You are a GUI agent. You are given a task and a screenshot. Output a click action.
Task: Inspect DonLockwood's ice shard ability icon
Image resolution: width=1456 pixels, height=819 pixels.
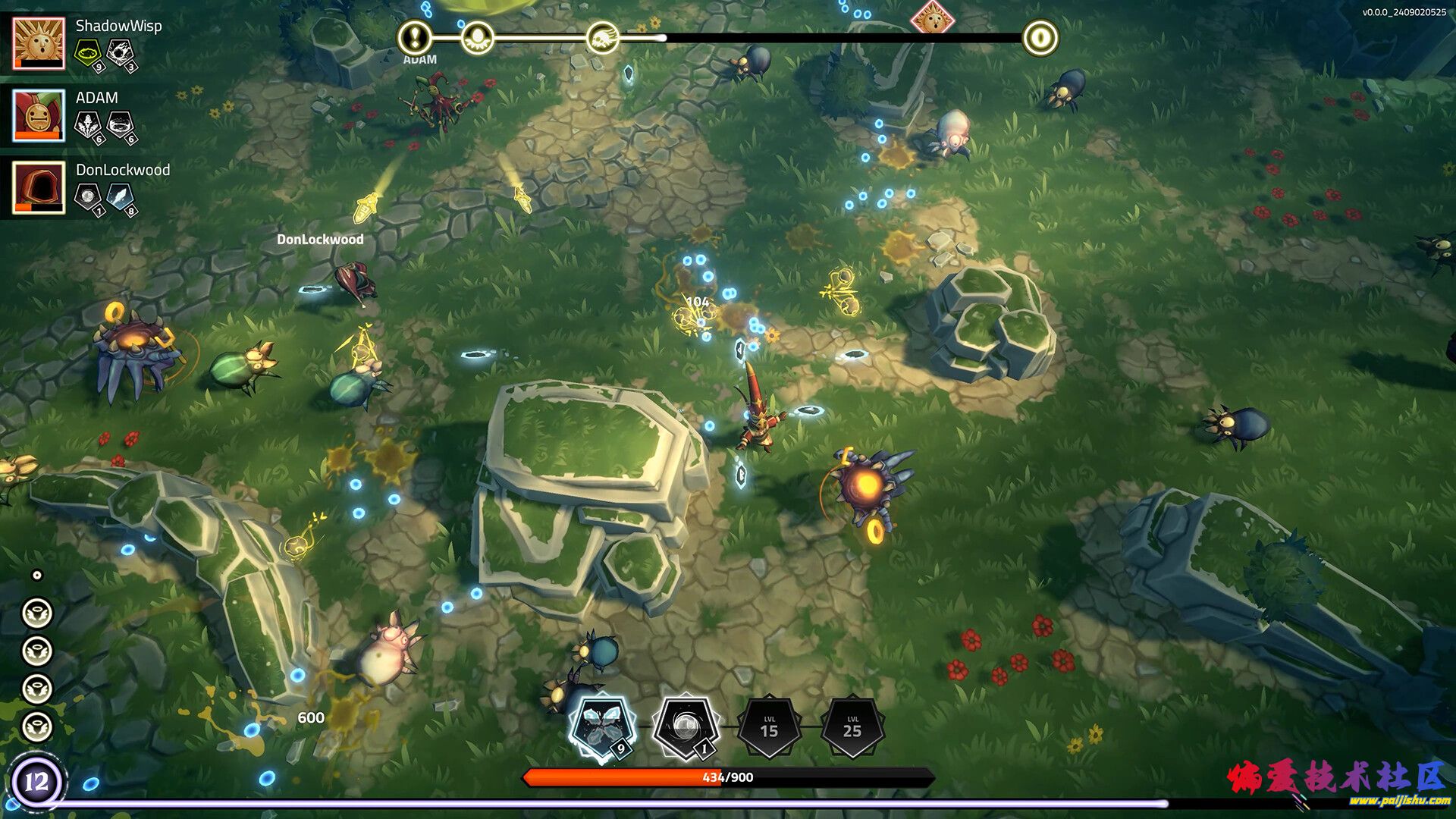pos(120,196)
